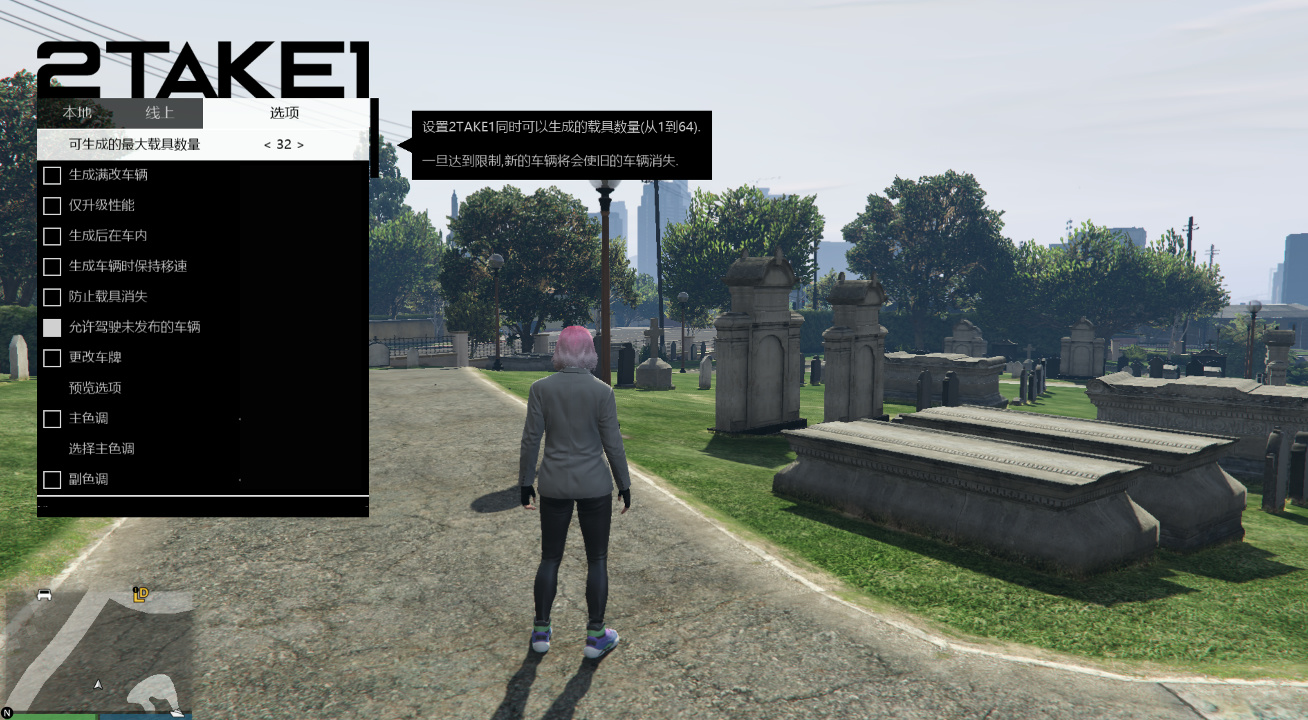Click the right arrow to increase max vehicle count

pos(301,144)
